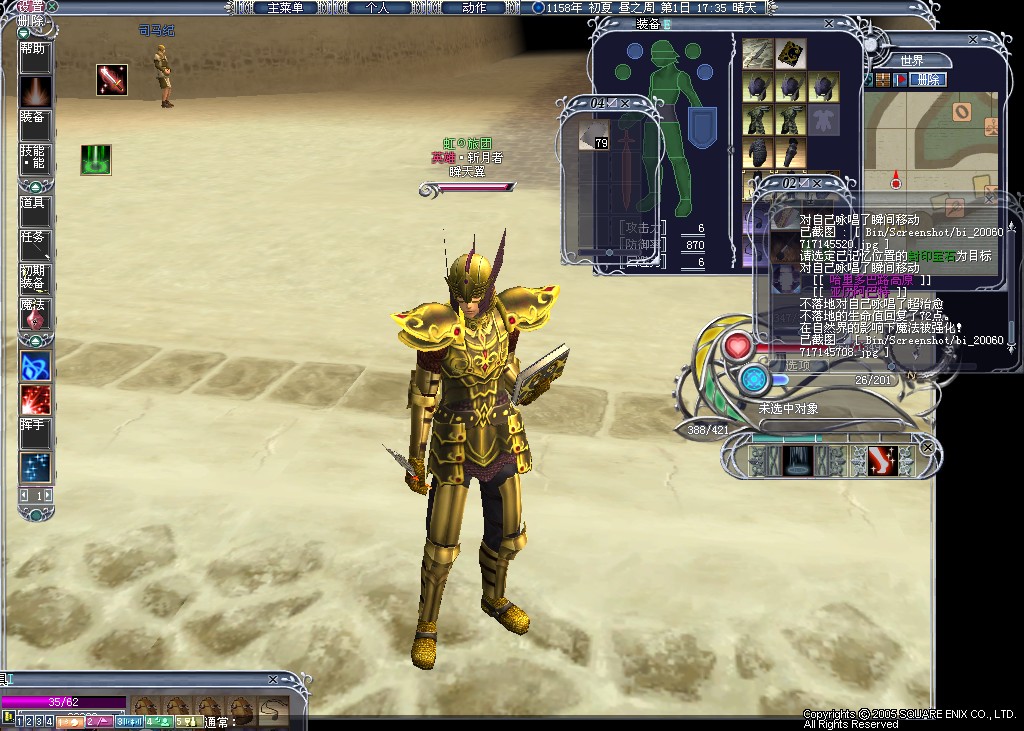The image size is (1024, 731).
Task: Click the 帮助 help shortcut
Action: [33, 48]
